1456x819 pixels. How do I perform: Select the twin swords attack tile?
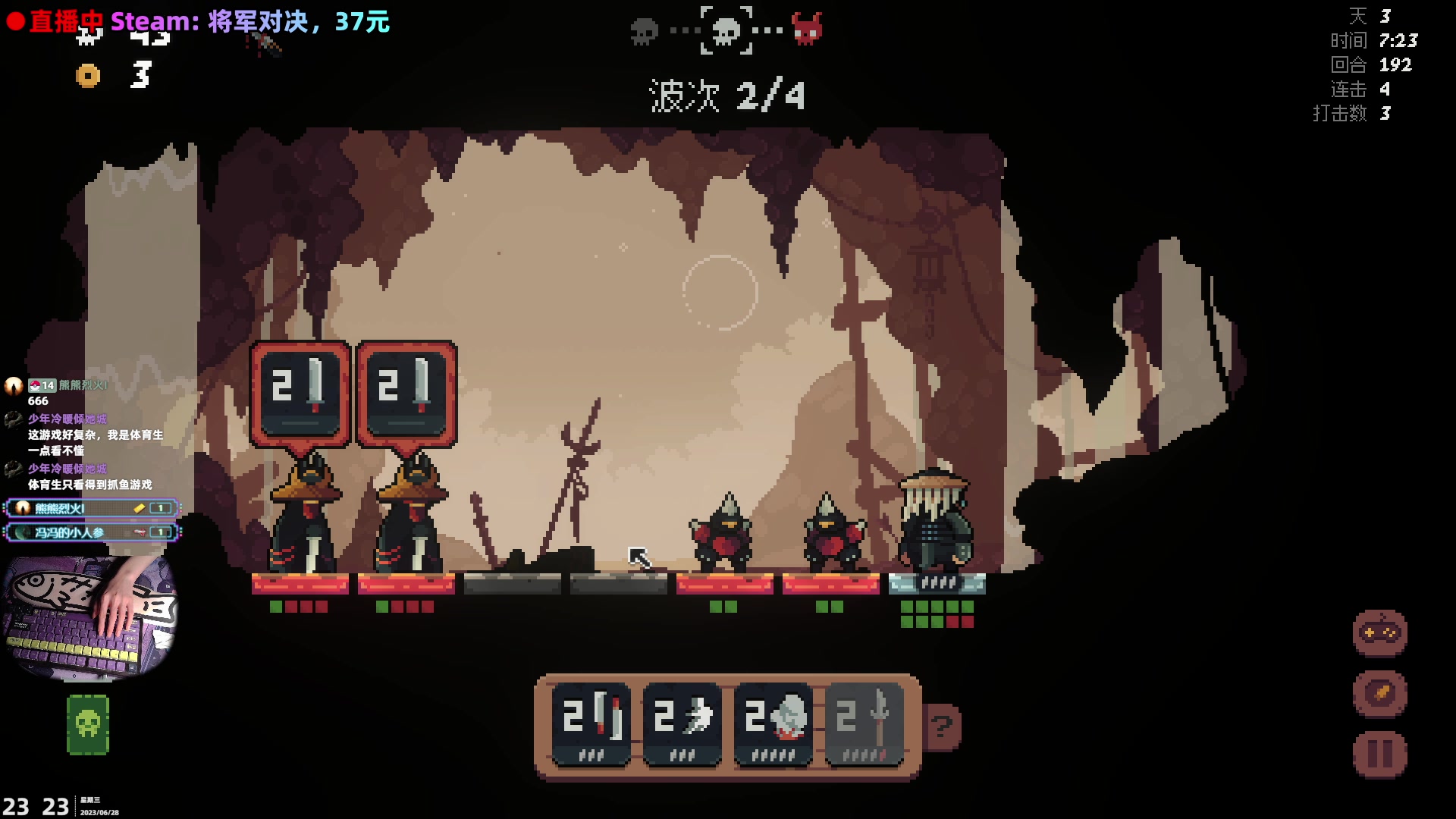click(591, 724)
